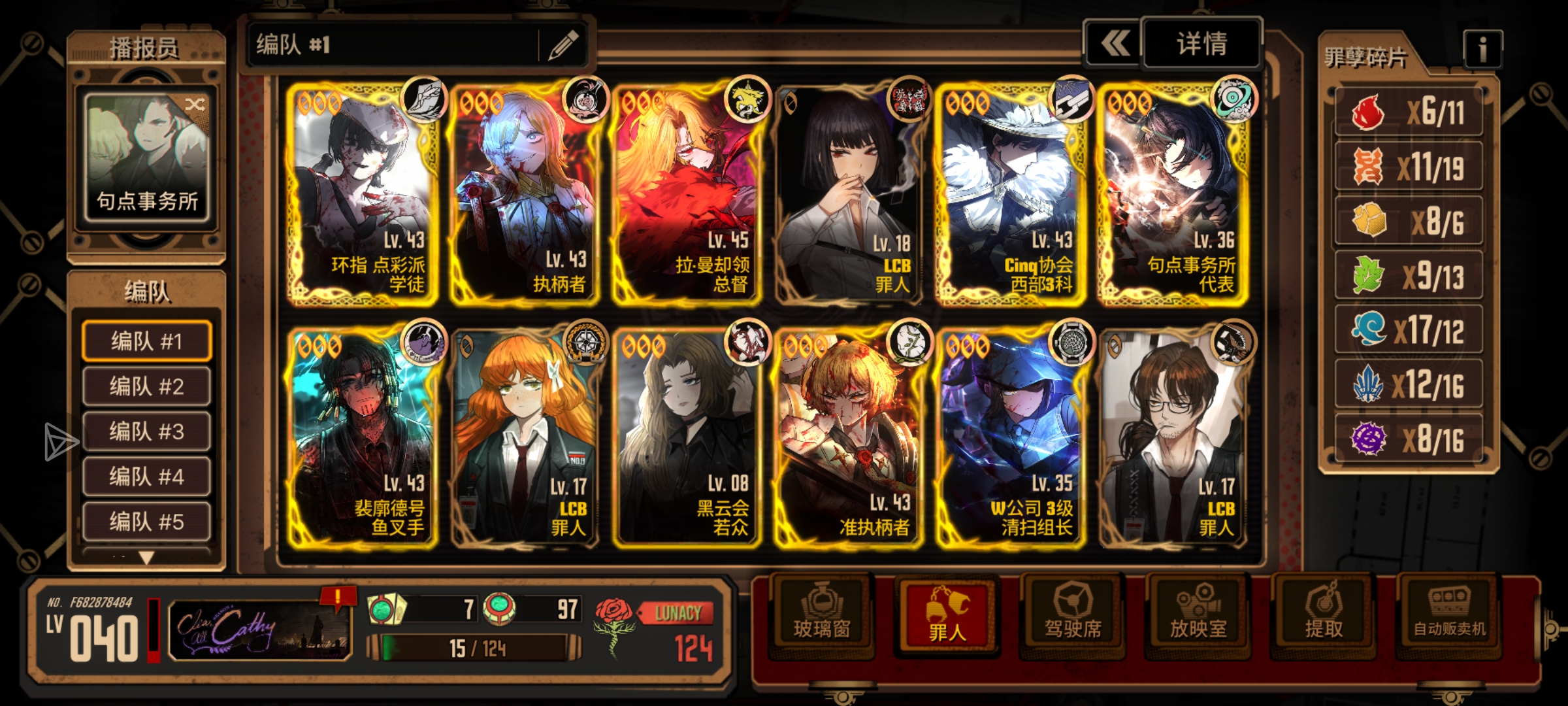
Task: Choose the Cinq协会 西部3科 card
Action: click(1010, 193)
